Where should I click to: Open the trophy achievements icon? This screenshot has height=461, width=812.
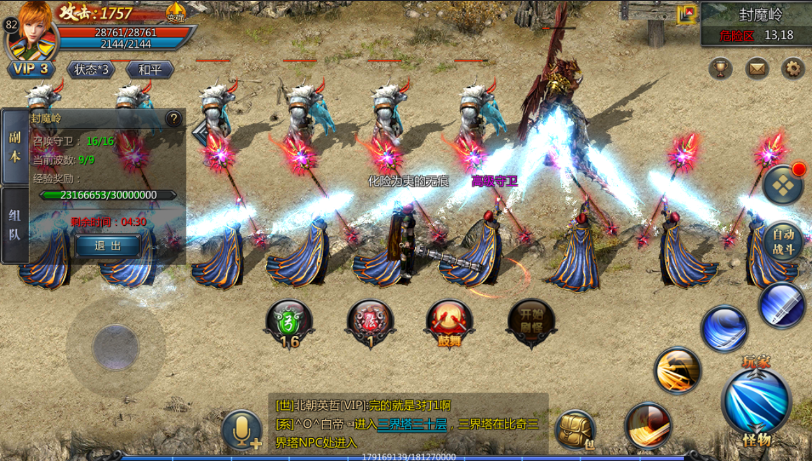(x=719, y=69)
